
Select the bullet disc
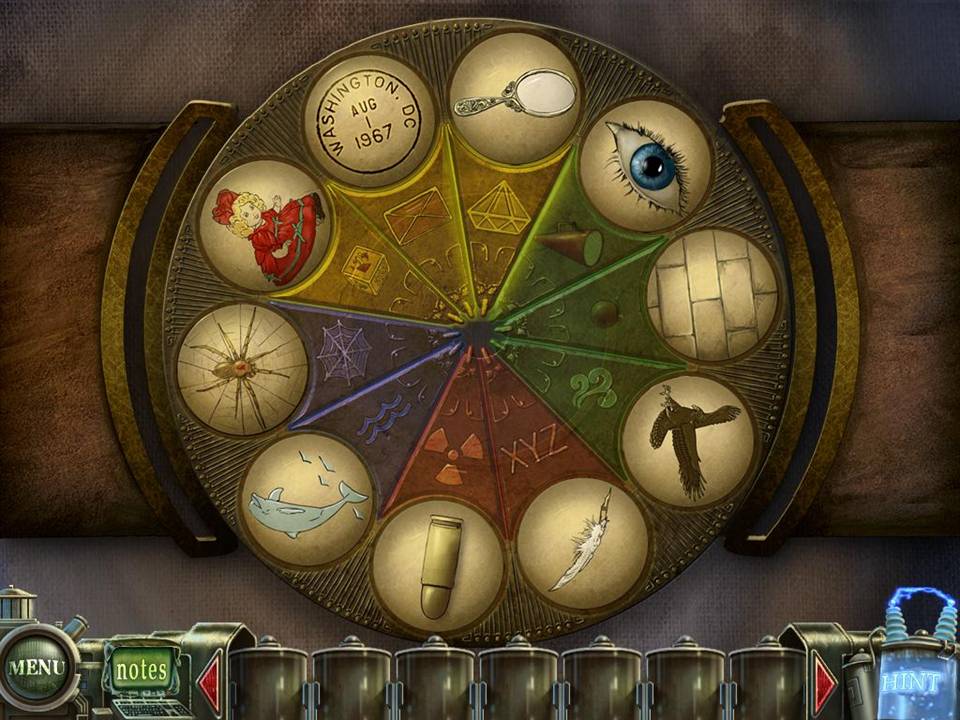(x=437, y=565)
